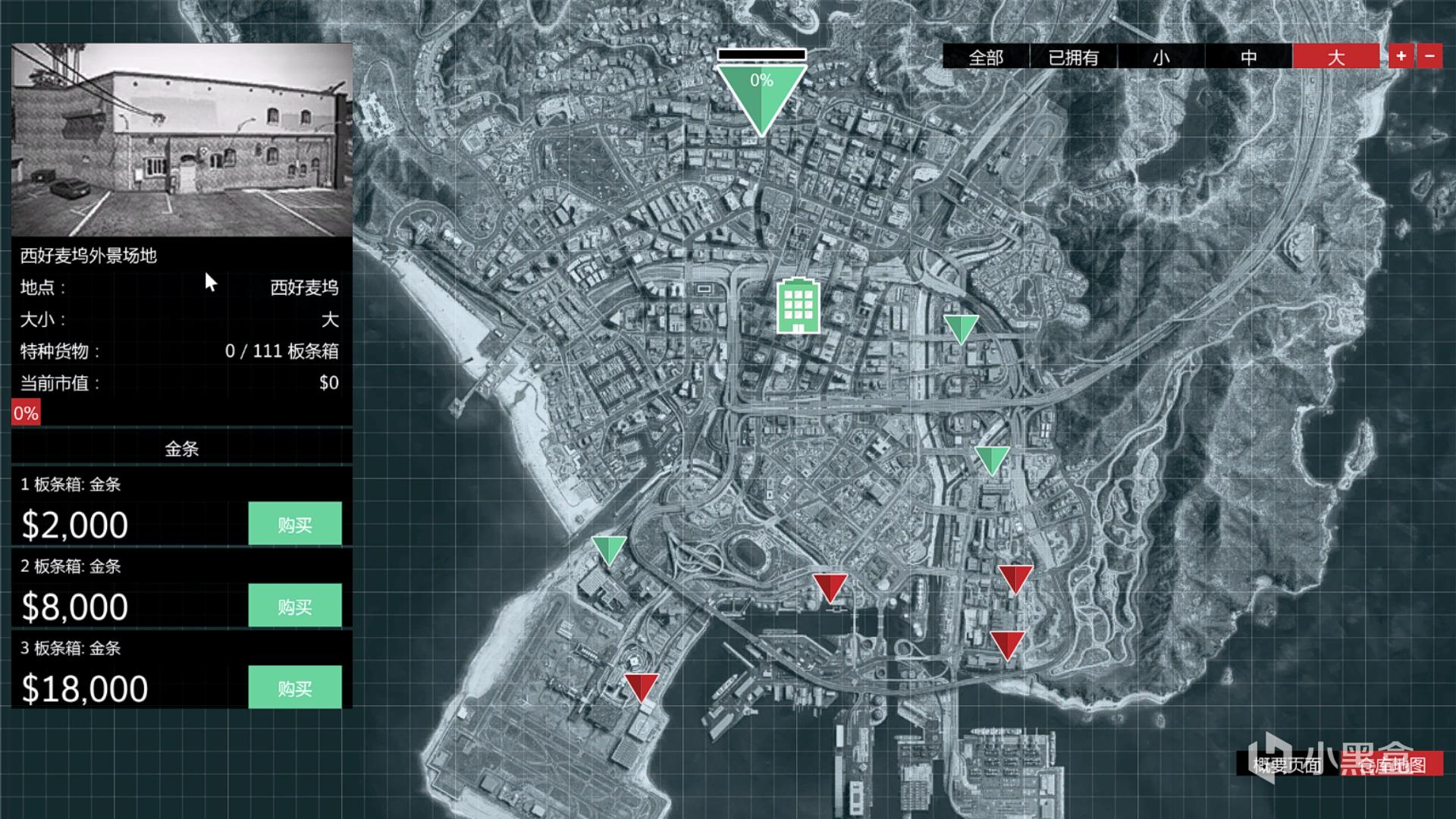Open the overview page (概要页面) tab
1456x819 pixels.
[1286, 764]
